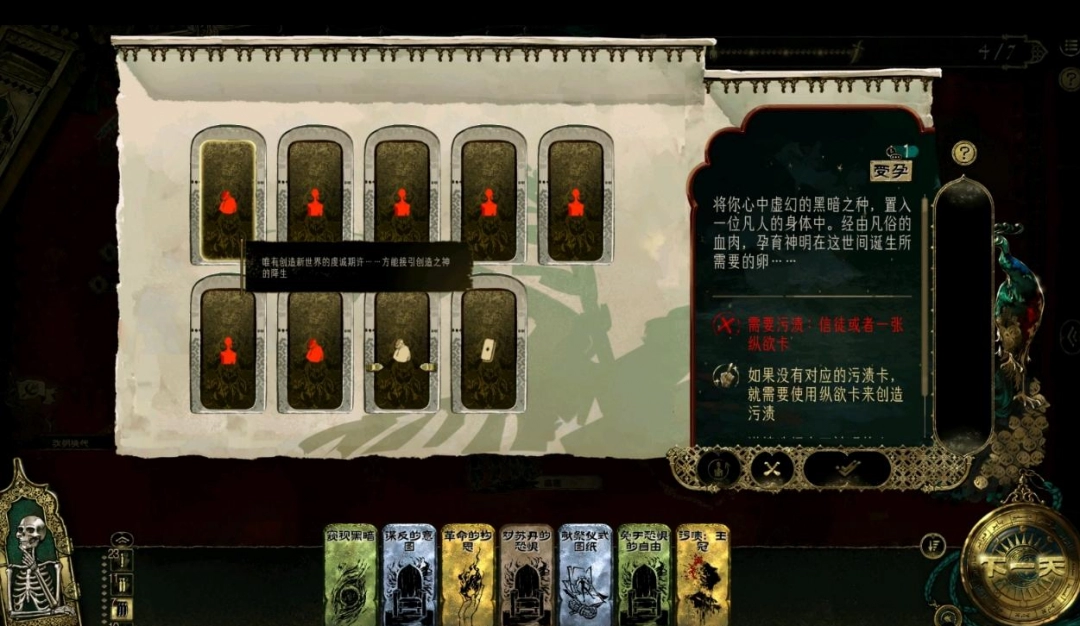Select the 对苏丹的恐惧 card
This screenshot has width=1080, height=626.
pos(526,573)
